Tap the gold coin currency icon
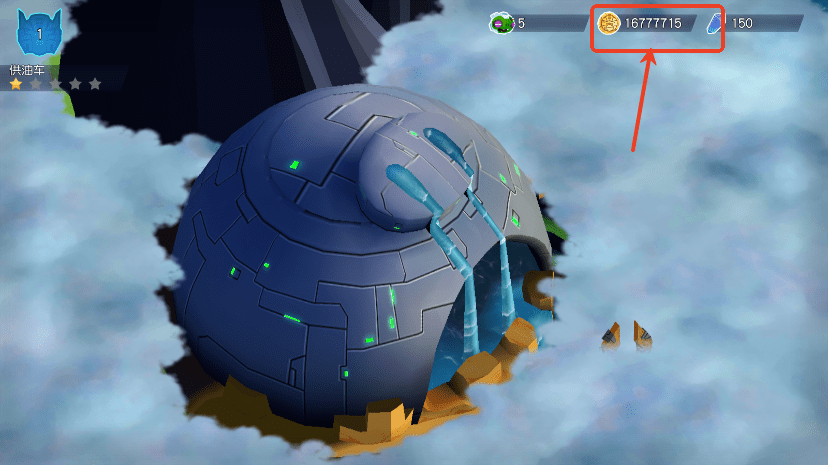Image resolution: width=828 pixels, height=465 pixels. (609, 23)
